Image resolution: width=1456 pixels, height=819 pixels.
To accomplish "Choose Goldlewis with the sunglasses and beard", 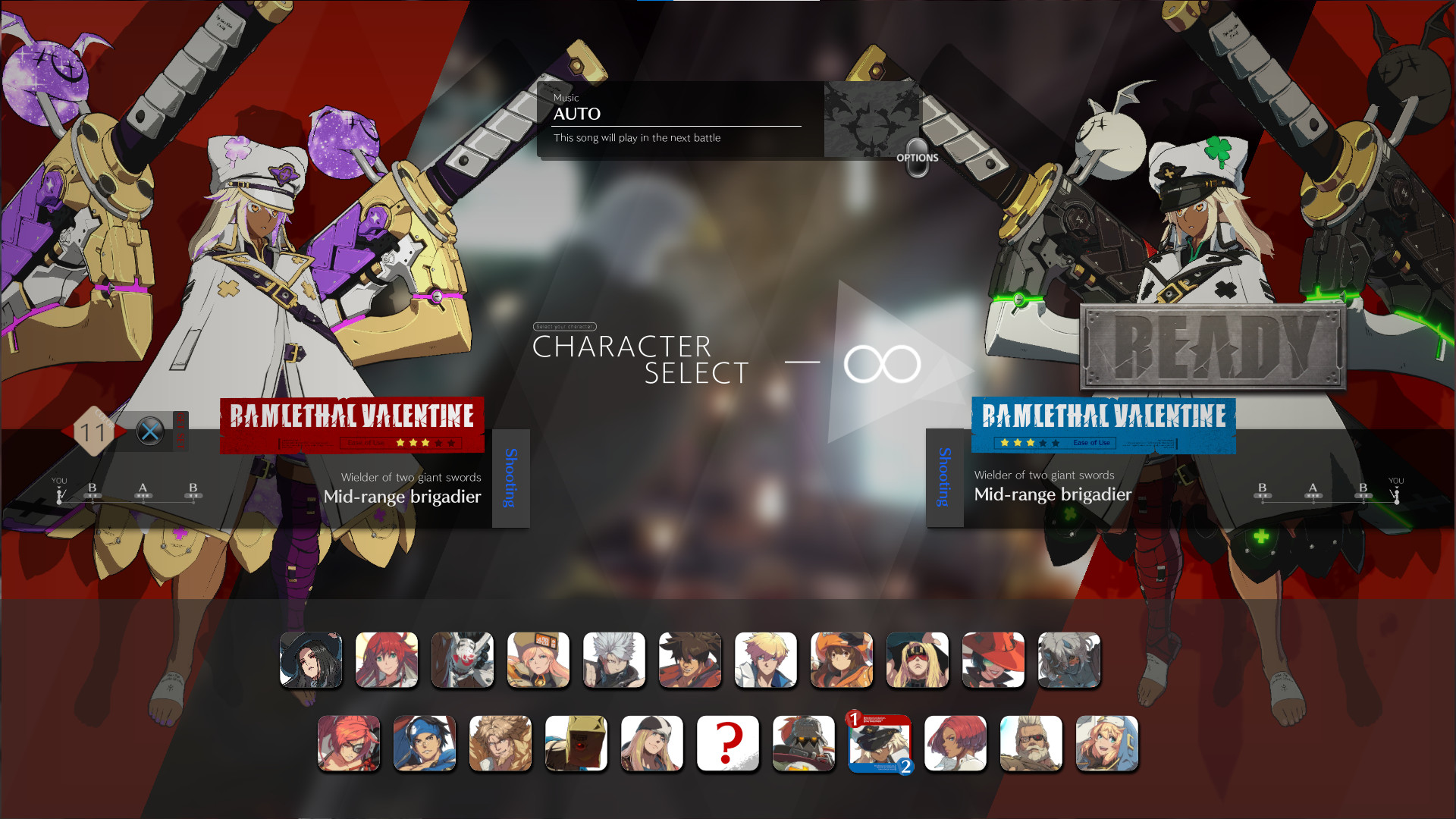I will point(1031,743).
